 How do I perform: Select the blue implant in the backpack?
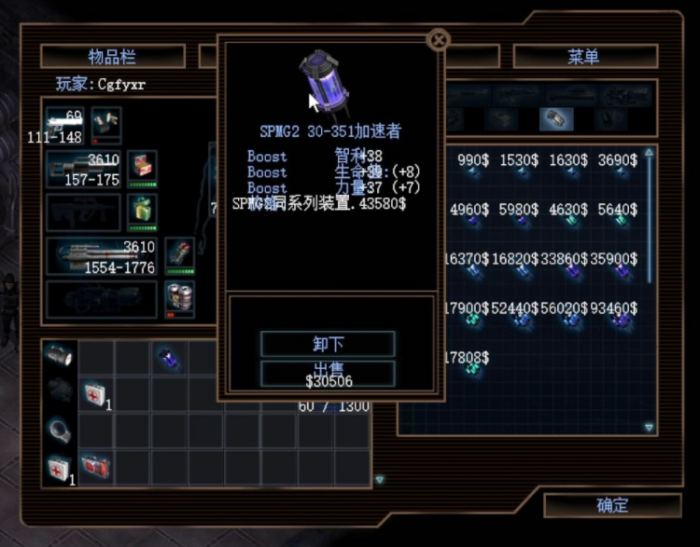(x=169, y=358)
